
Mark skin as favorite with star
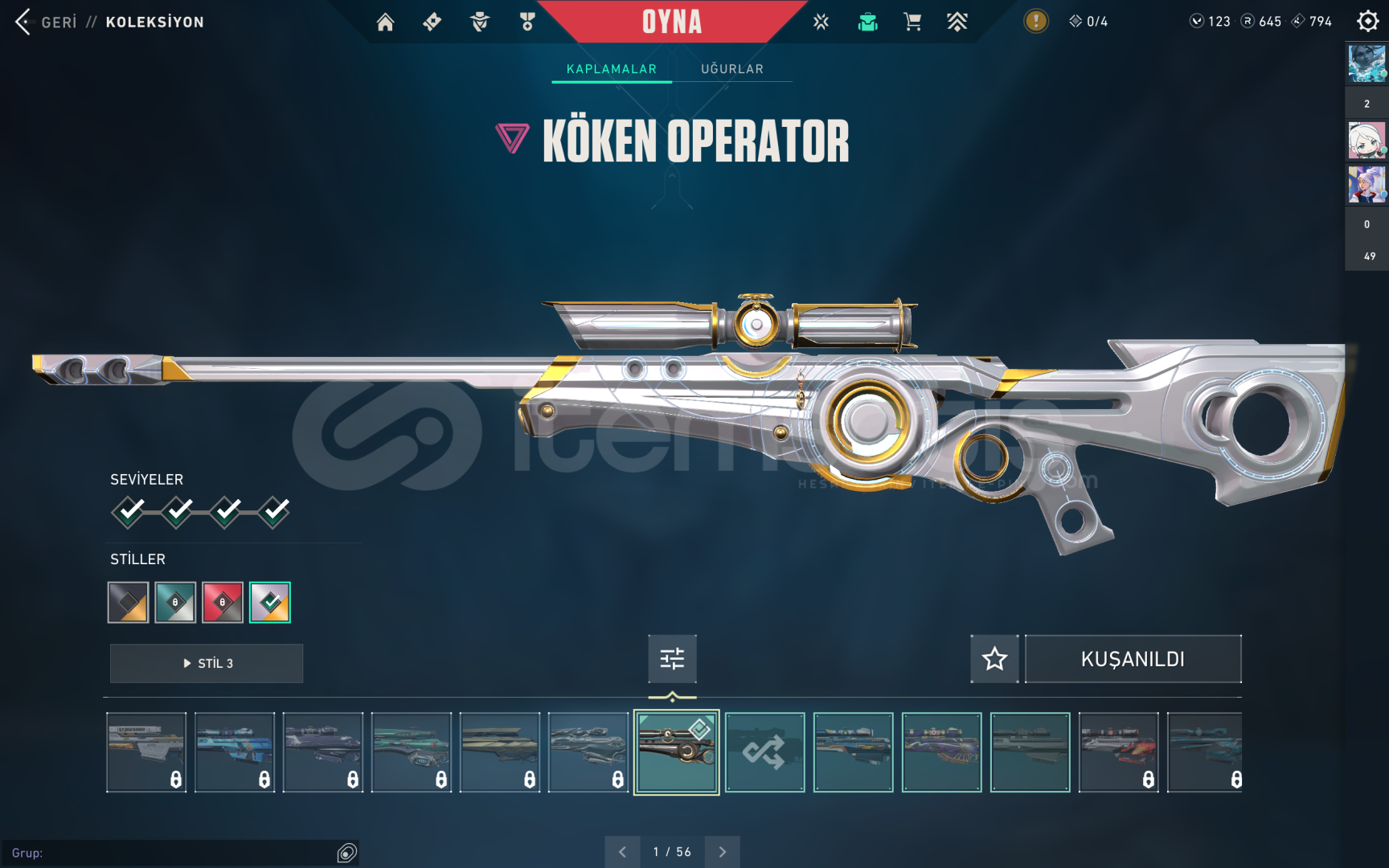pos(994,659)
